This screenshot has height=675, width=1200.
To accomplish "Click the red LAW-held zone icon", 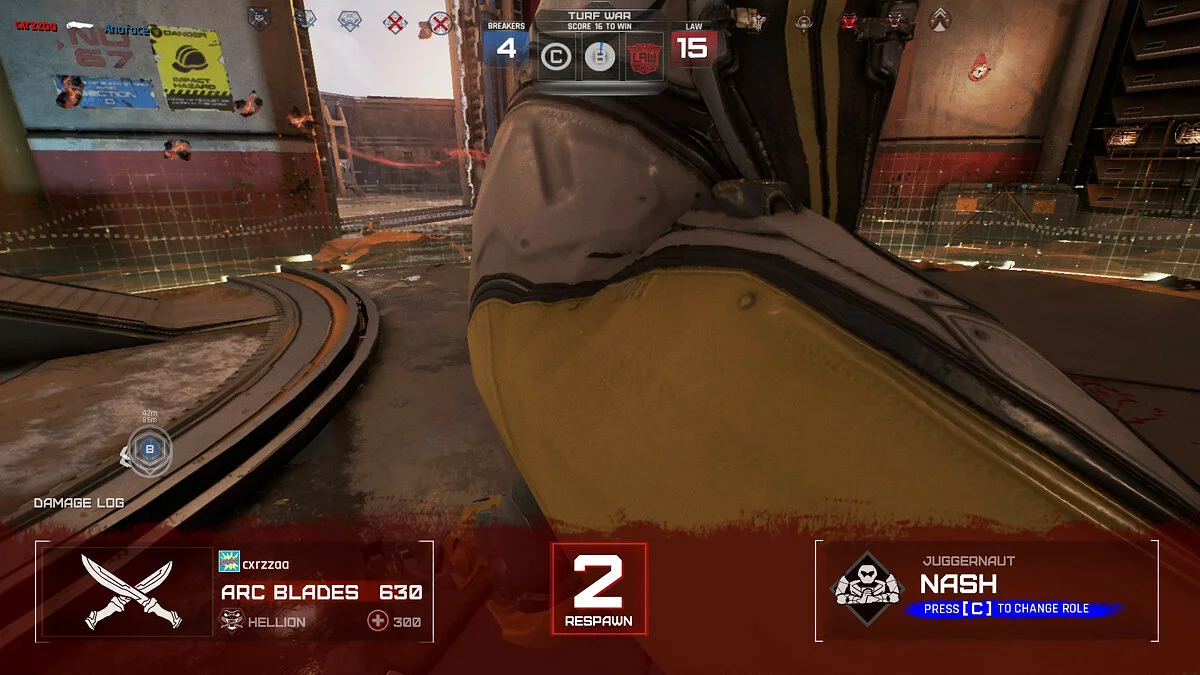I will [x=643, y=58].
